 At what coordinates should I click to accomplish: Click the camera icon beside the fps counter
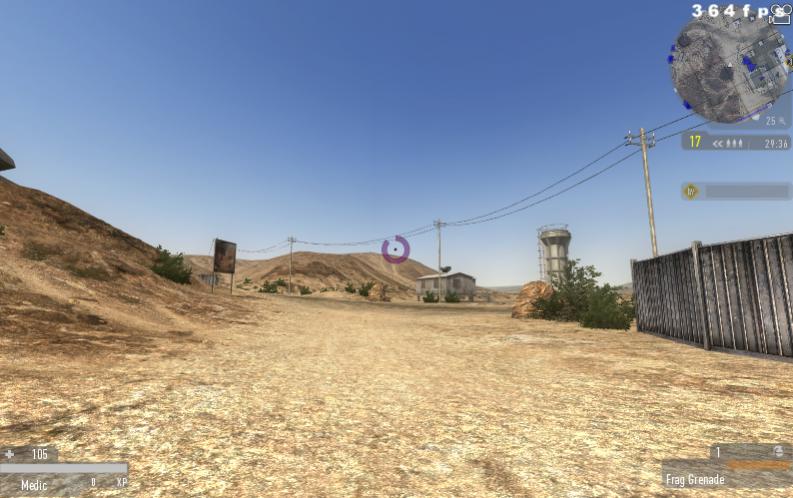pos(781,13)
